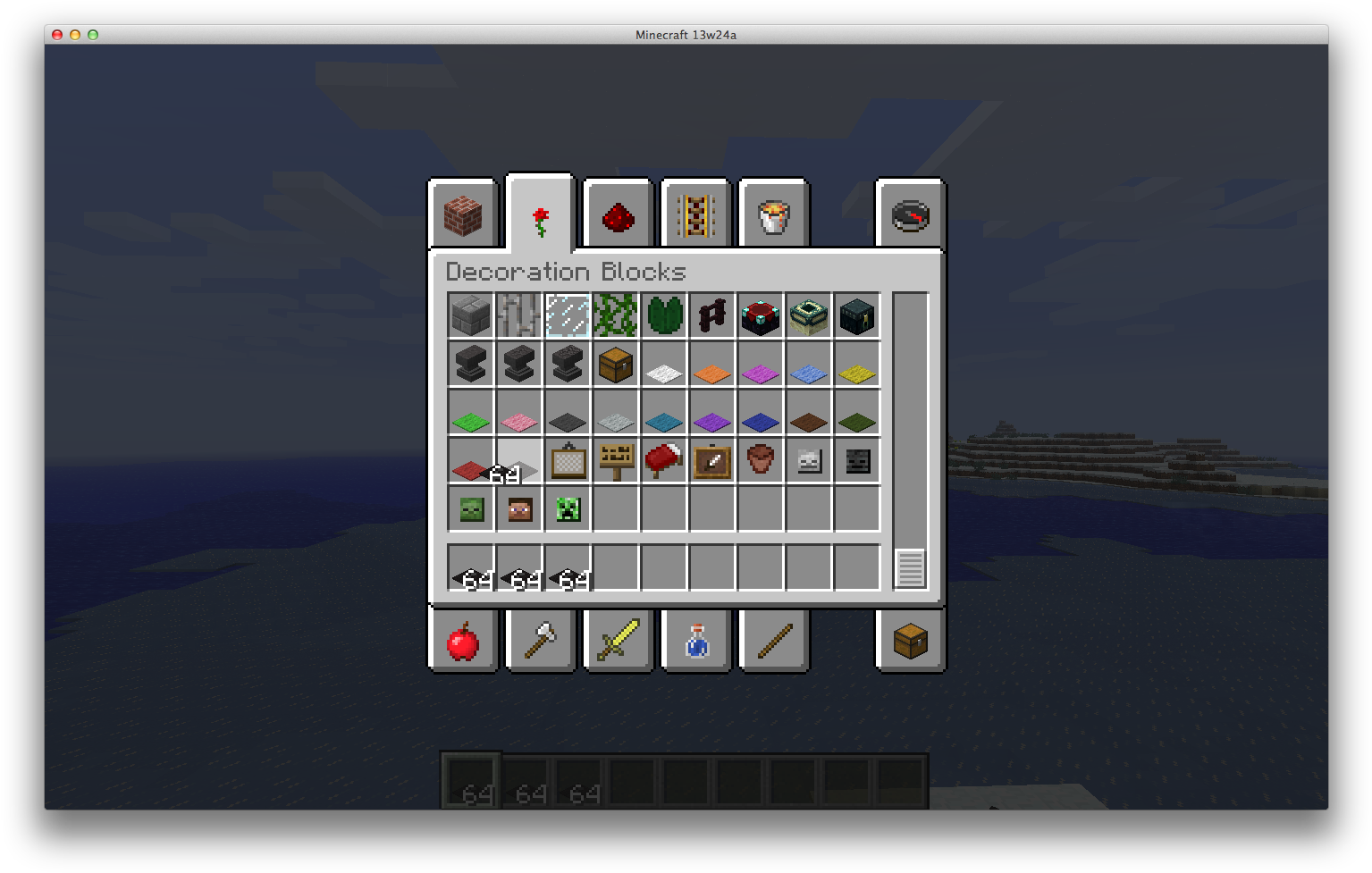Pick the flower pot item
Image resolution: width=1372 pixels, height=873 pixels.
coord(761,460)
